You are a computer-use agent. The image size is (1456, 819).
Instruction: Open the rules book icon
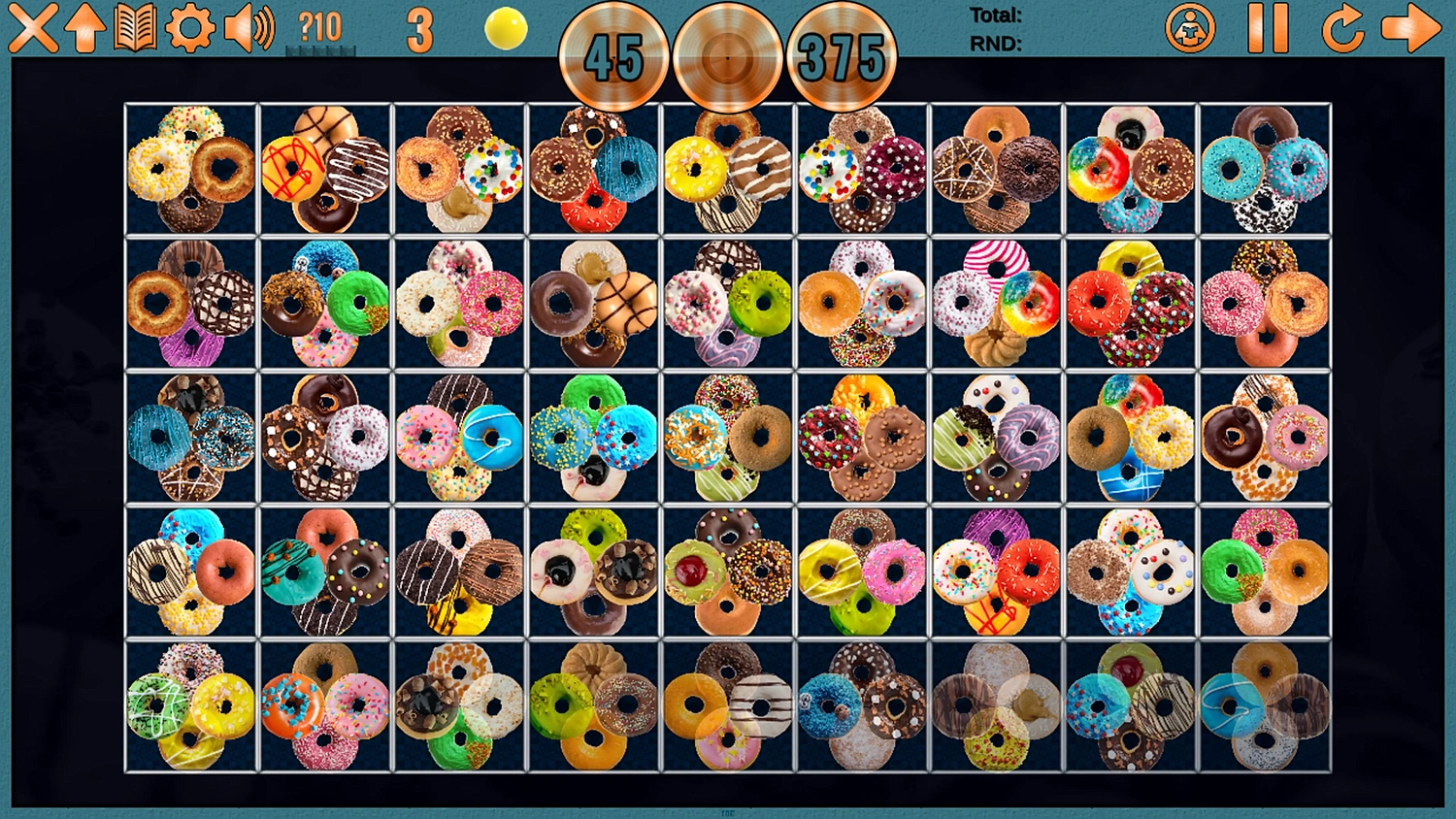point(136,29)
